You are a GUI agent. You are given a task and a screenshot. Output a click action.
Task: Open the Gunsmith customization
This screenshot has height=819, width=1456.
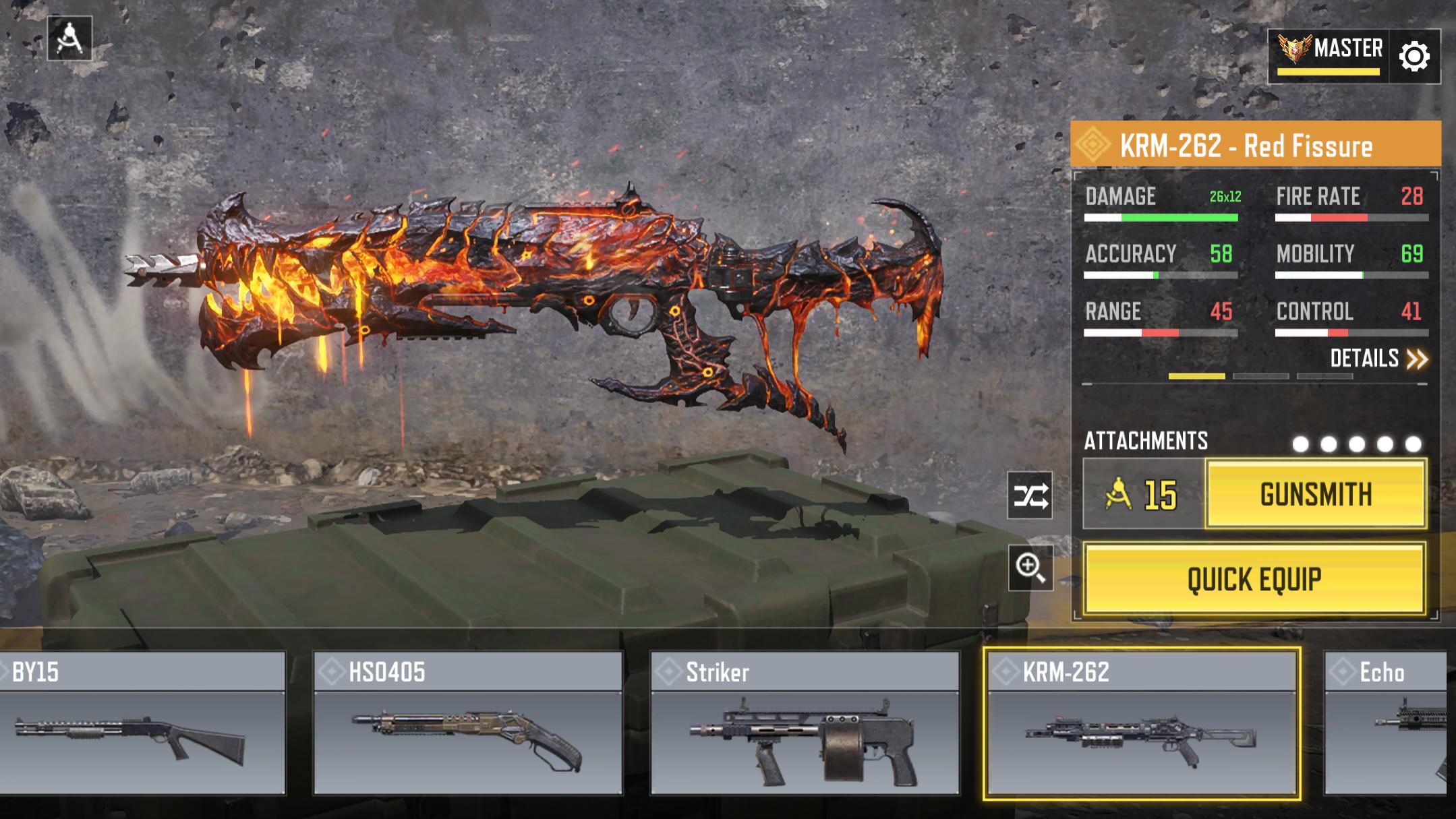pyautogui.click(x=1315, y=495)
